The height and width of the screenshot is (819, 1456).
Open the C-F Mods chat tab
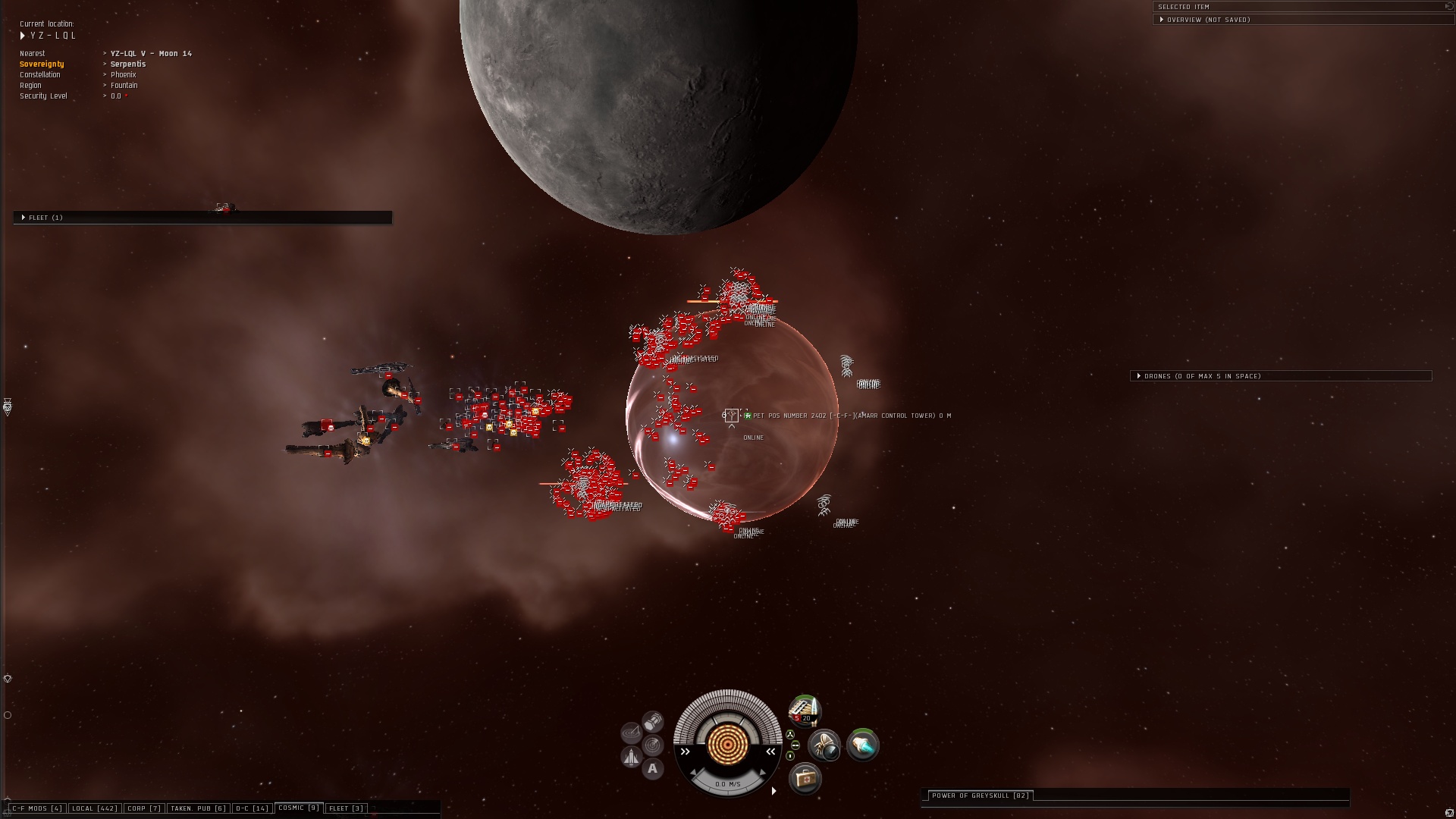coord(37,808)
